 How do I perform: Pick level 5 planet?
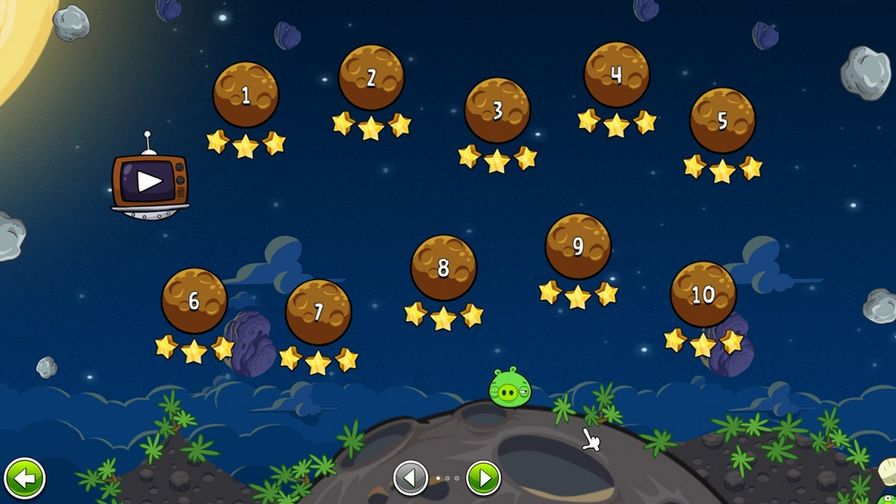[x=722, y=121]
